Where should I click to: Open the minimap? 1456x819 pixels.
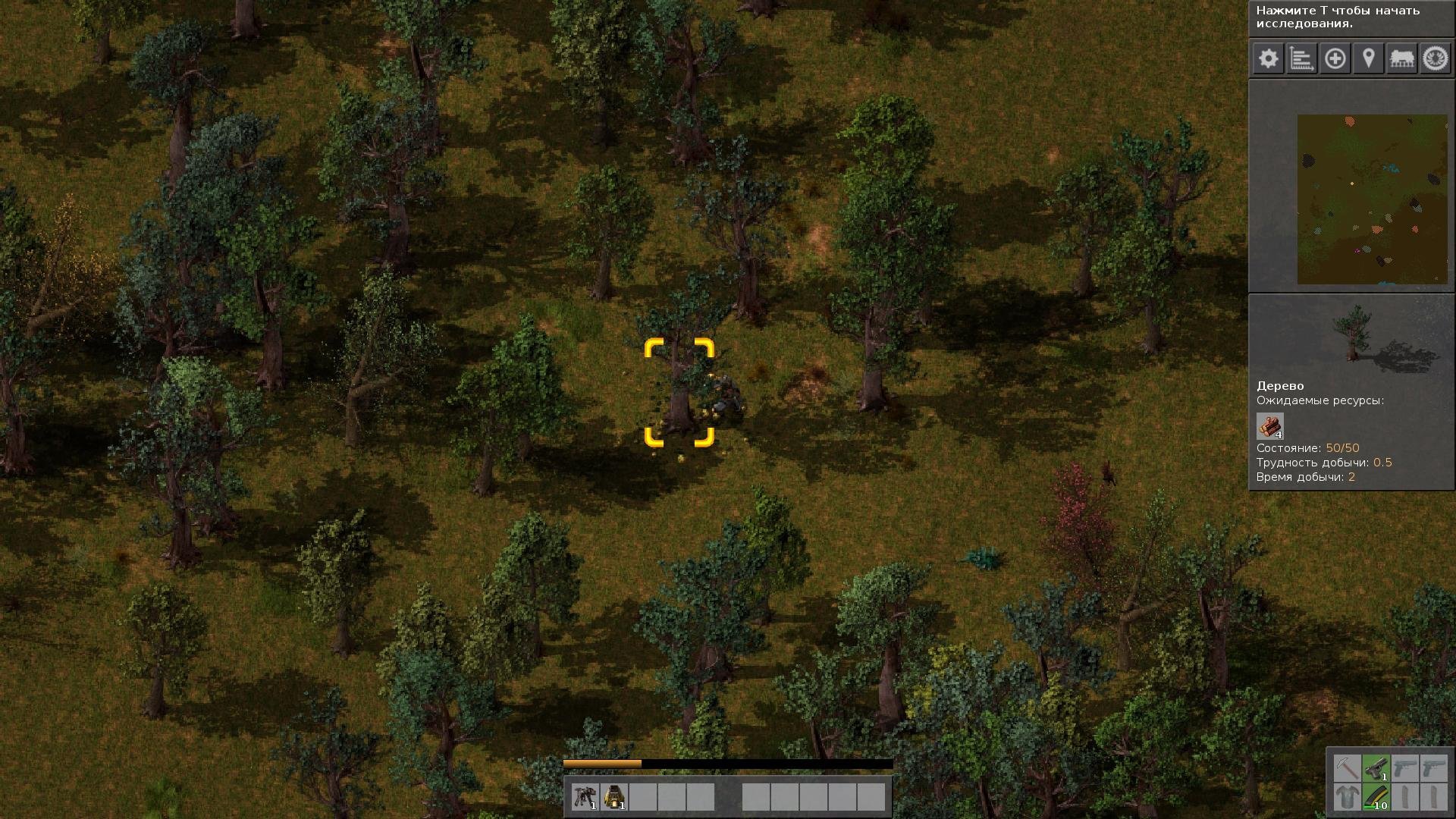(x=1372, y=199)
